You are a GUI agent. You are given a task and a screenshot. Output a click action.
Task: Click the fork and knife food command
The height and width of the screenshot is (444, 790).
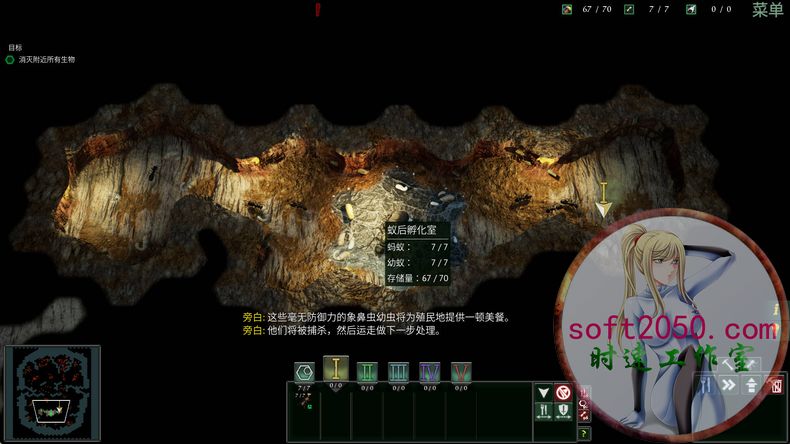(544, 411)
